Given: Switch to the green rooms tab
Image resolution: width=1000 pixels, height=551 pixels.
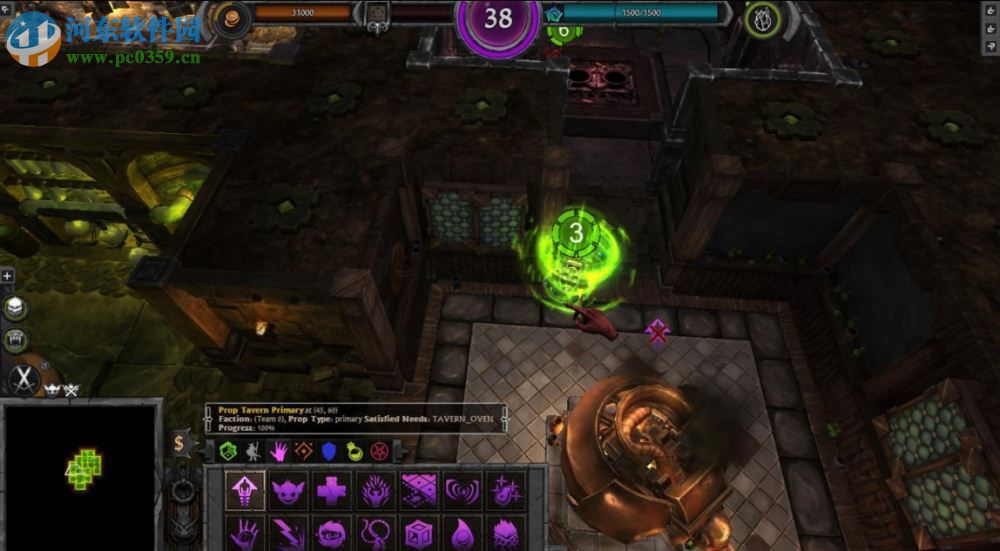Looking at the screenshot, I should tap(228, 452).
